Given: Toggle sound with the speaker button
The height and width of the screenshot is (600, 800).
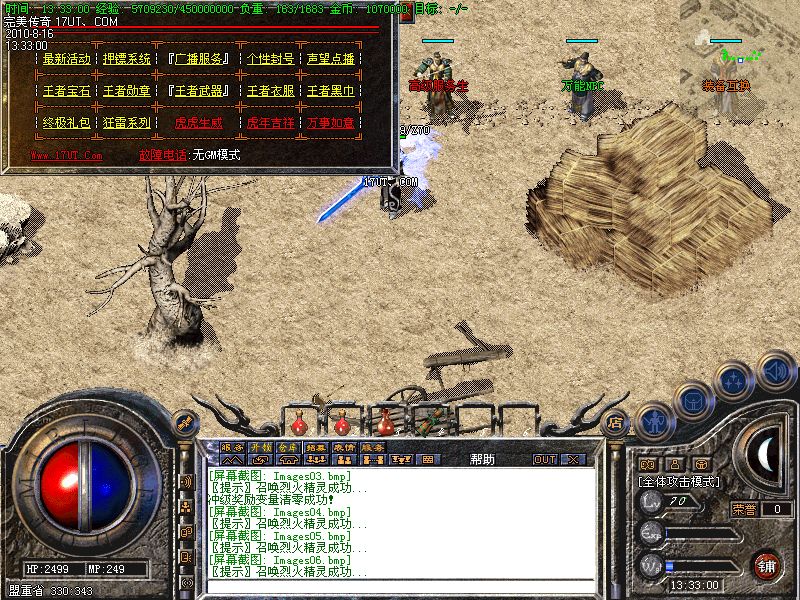Looking at the screenshot, I should 775,369.
